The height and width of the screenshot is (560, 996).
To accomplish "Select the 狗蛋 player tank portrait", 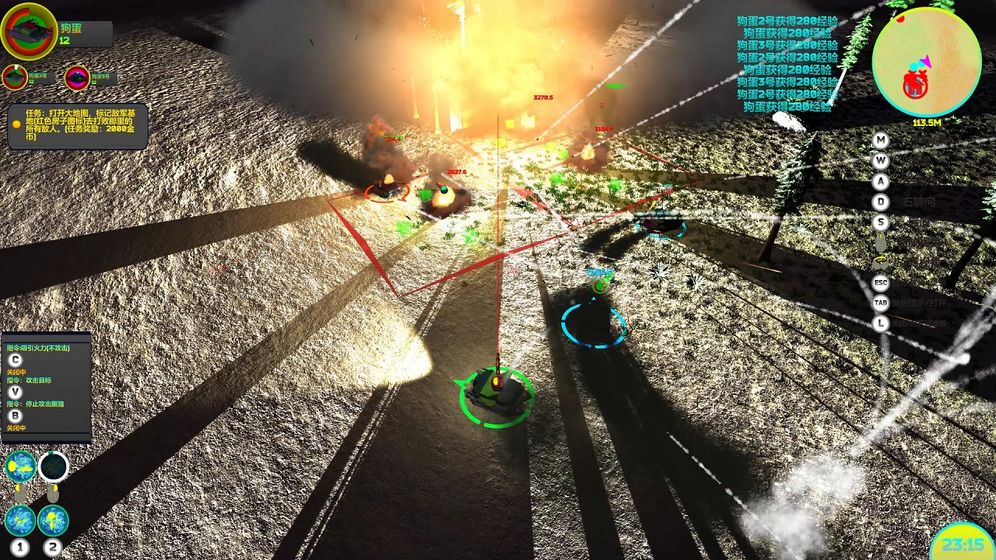I will (x=29, y=31).
